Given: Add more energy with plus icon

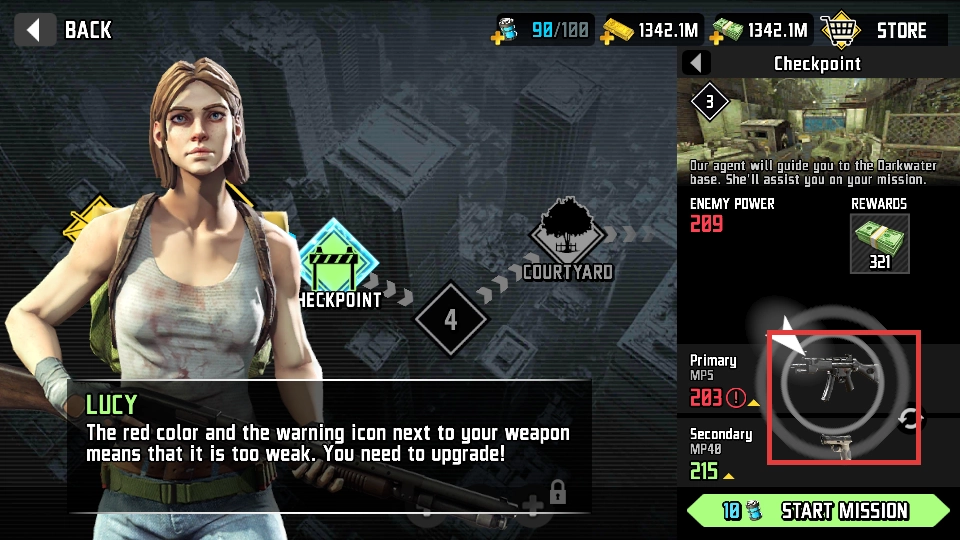Looking at the screenshot, I should 499,37.
